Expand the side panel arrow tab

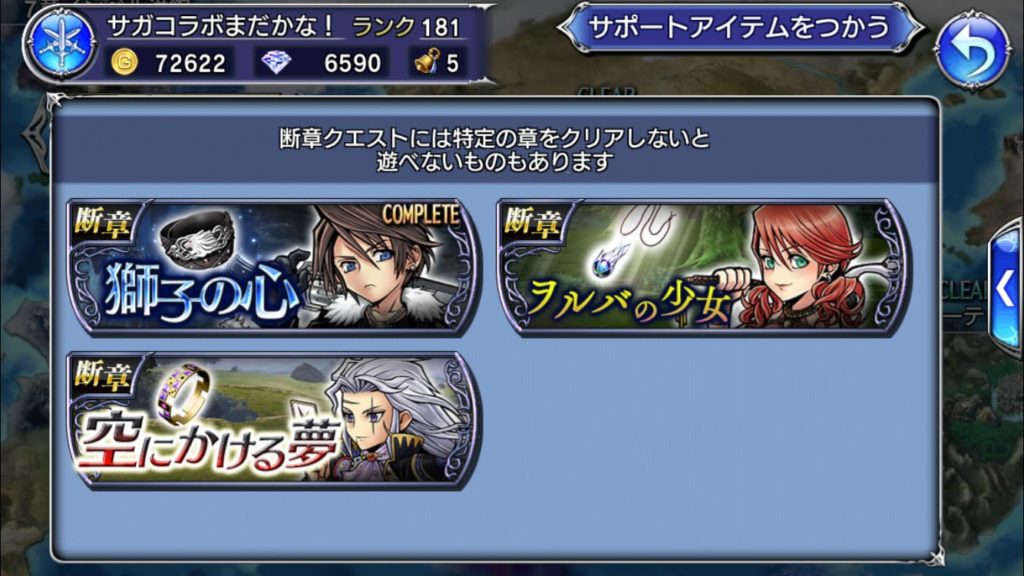coord(1006,290)
